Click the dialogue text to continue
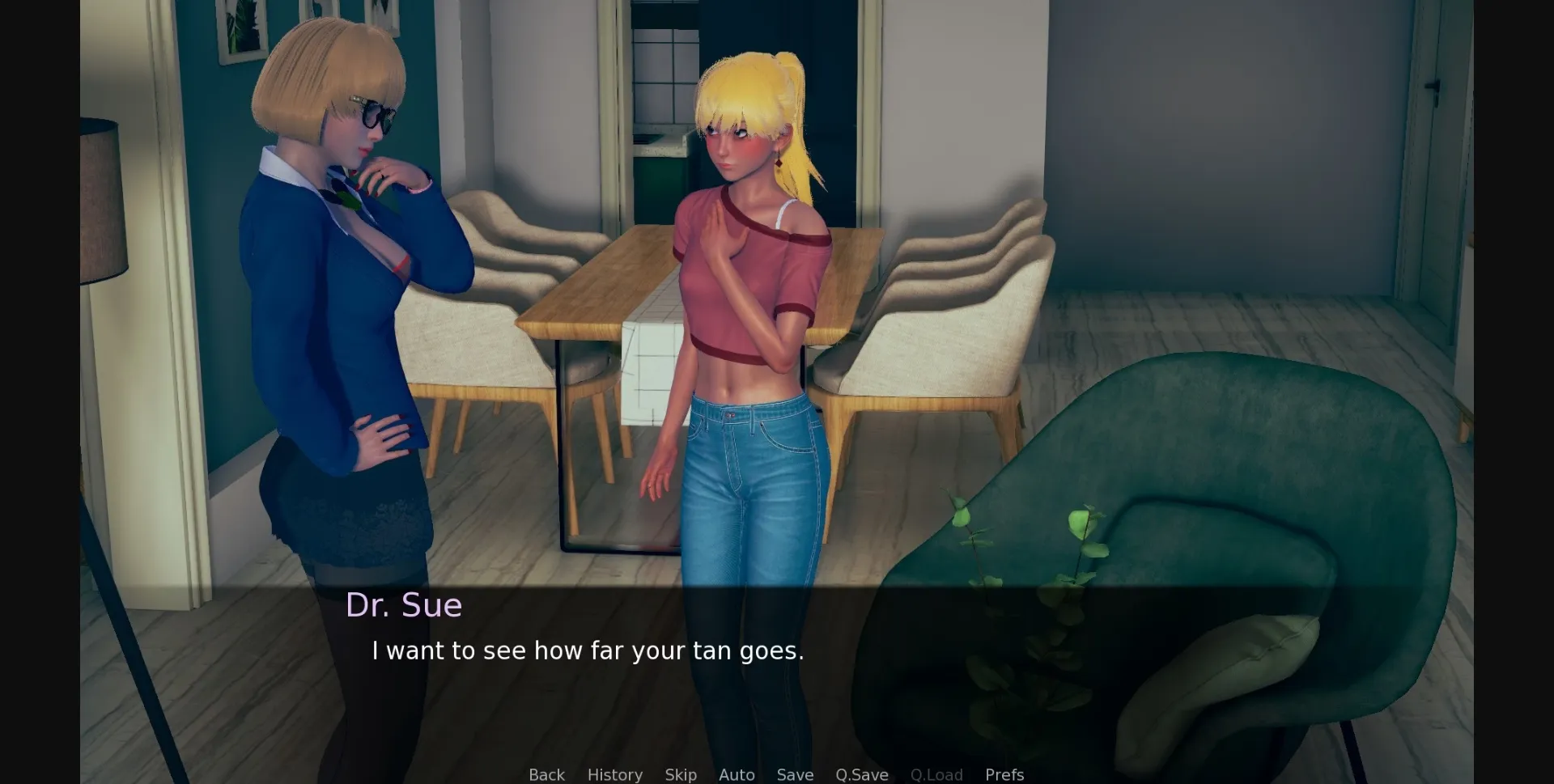Image resolution: width=1554 pixels, height=784 pixels. pyautogui.click(x=588, y=650)
